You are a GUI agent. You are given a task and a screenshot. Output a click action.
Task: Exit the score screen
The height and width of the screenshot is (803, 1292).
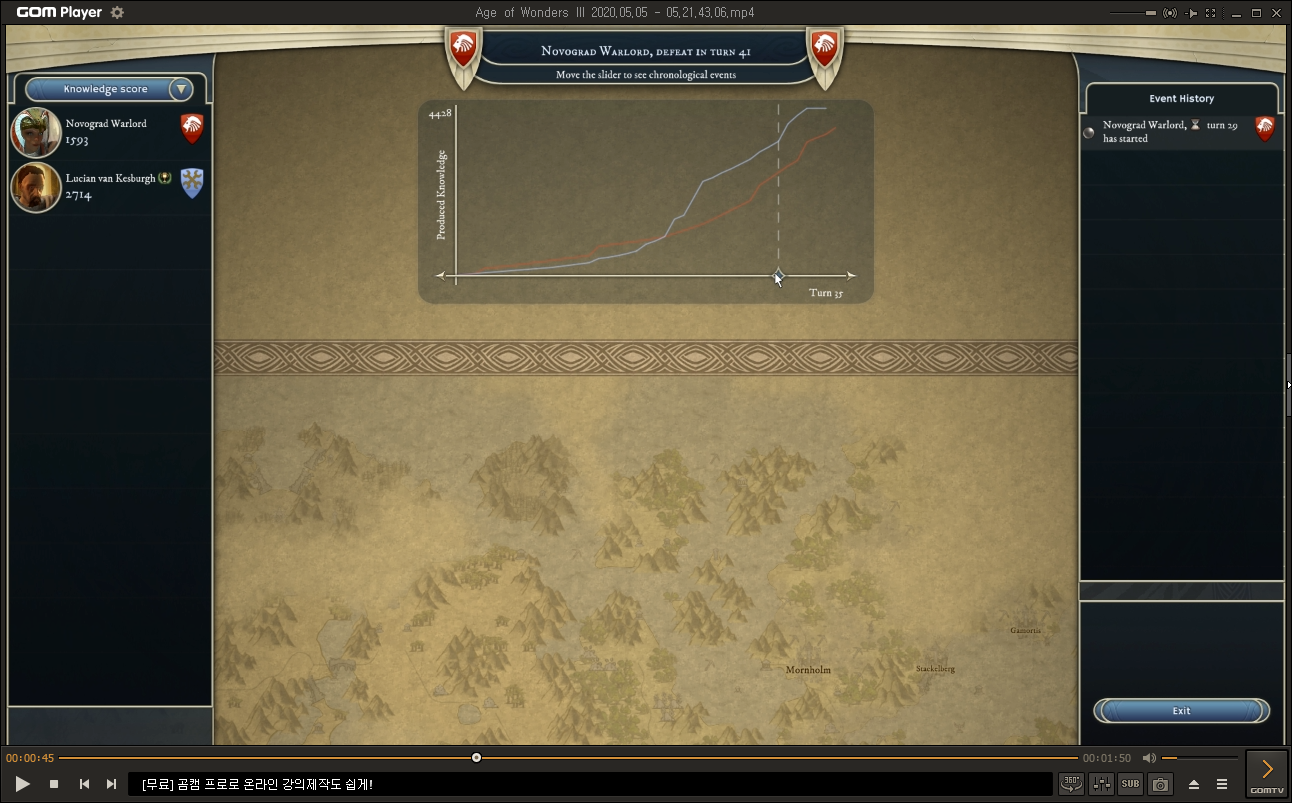1181,711
